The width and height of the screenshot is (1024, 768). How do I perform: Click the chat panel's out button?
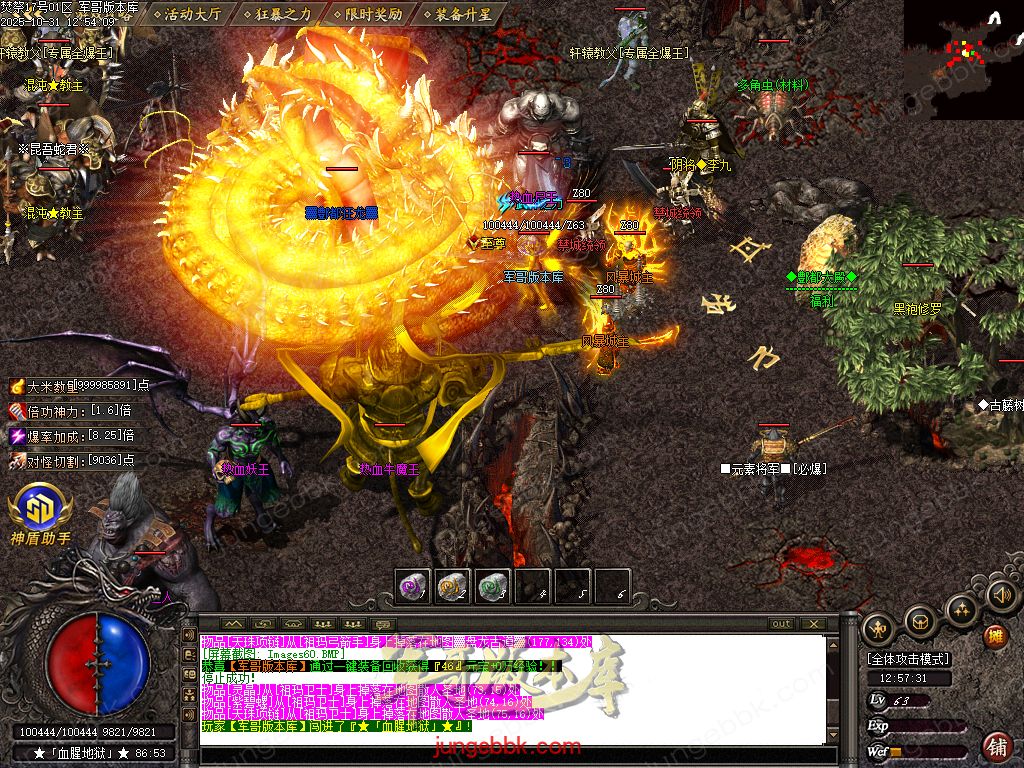782,623
